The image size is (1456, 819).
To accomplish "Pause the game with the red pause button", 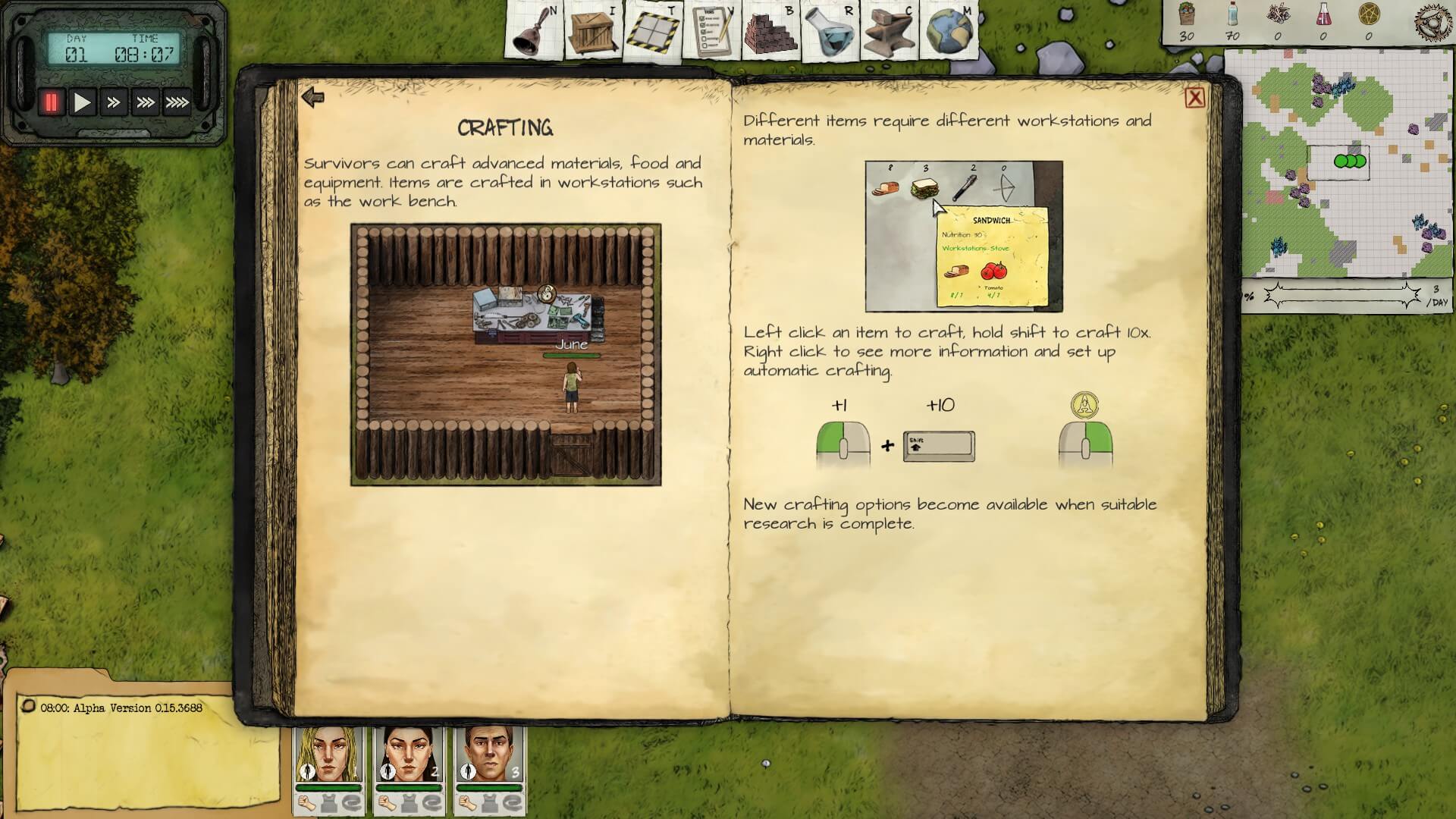I will pos(52,102).
